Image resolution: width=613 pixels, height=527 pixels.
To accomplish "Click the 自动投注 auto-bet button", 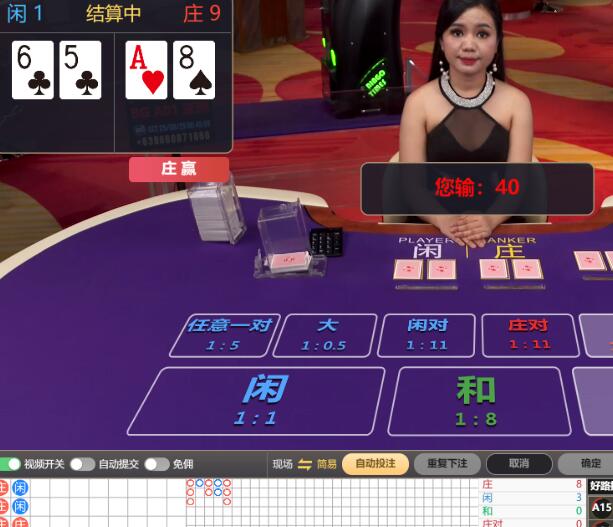I will tap(375, 464).
